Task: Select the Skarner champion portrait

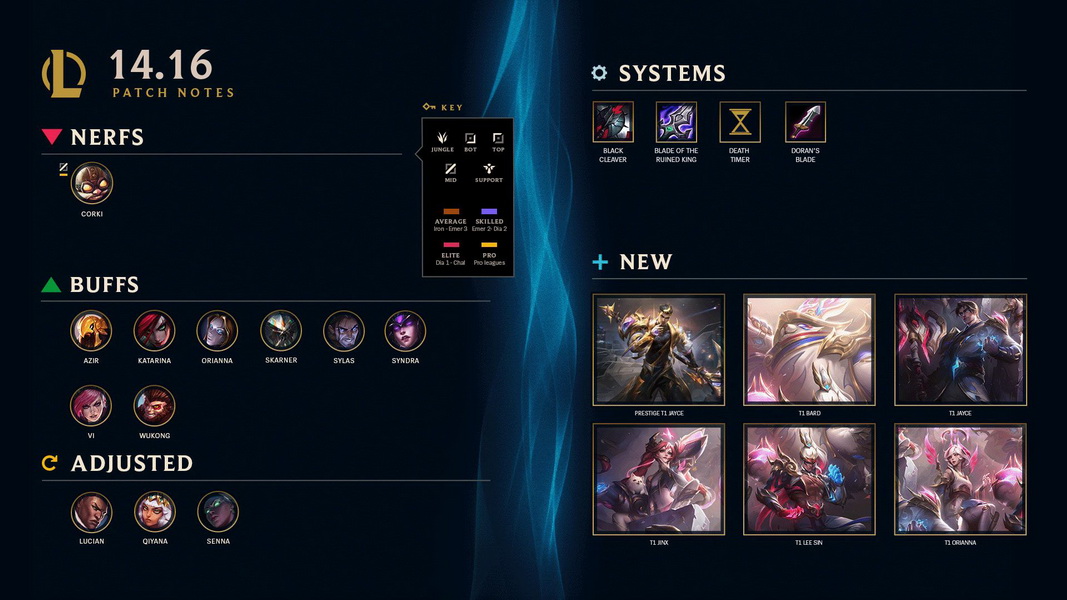Action: [x=281, y=331]
